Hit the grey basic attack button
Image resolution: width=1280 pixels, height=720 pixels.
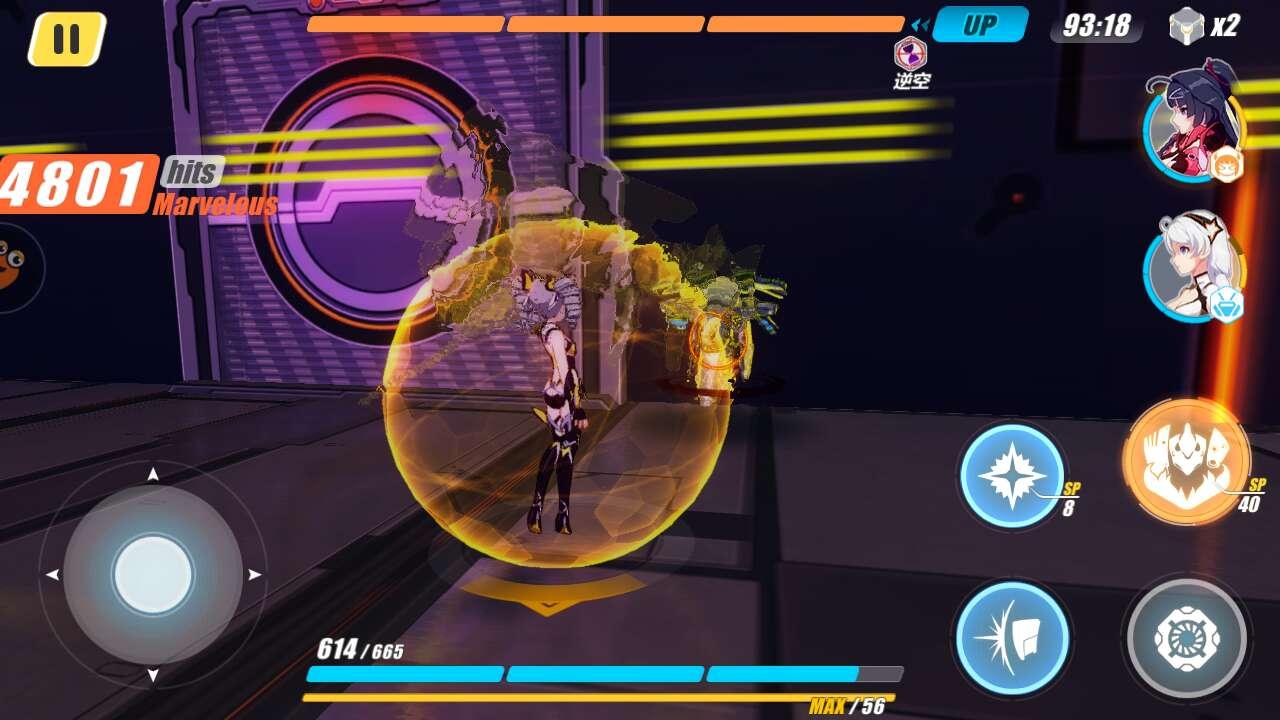1186,637
